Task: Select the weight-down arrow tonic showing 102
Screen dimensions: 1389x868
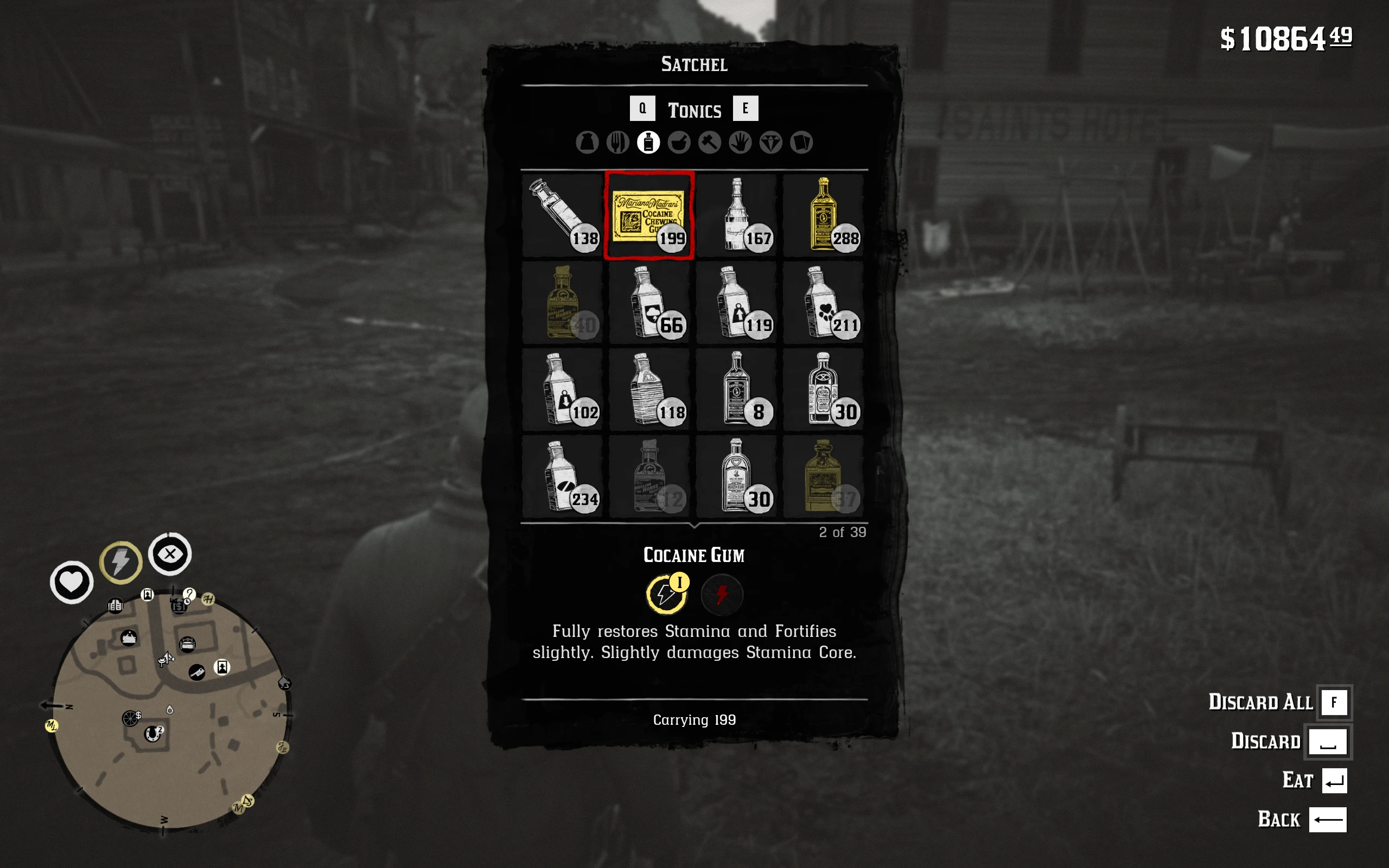Action: point(562,390)
